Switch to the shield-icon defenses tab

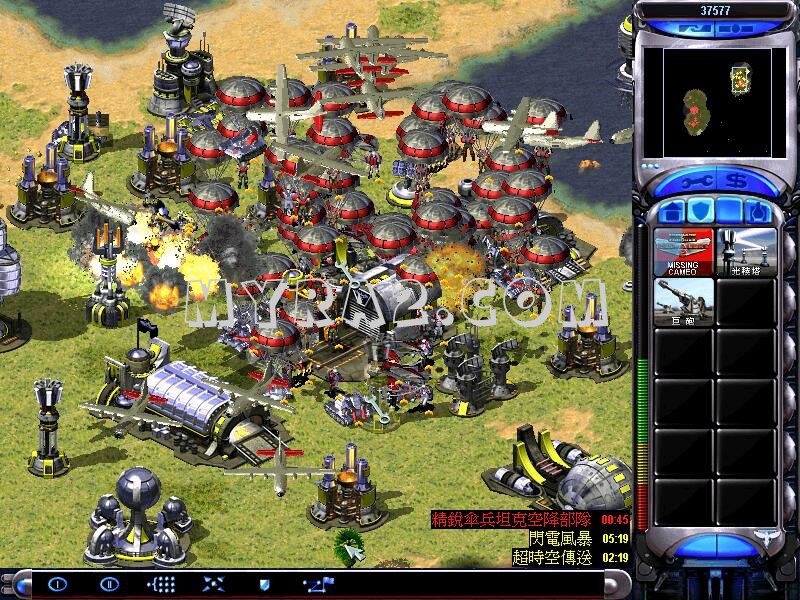(701, 211)
